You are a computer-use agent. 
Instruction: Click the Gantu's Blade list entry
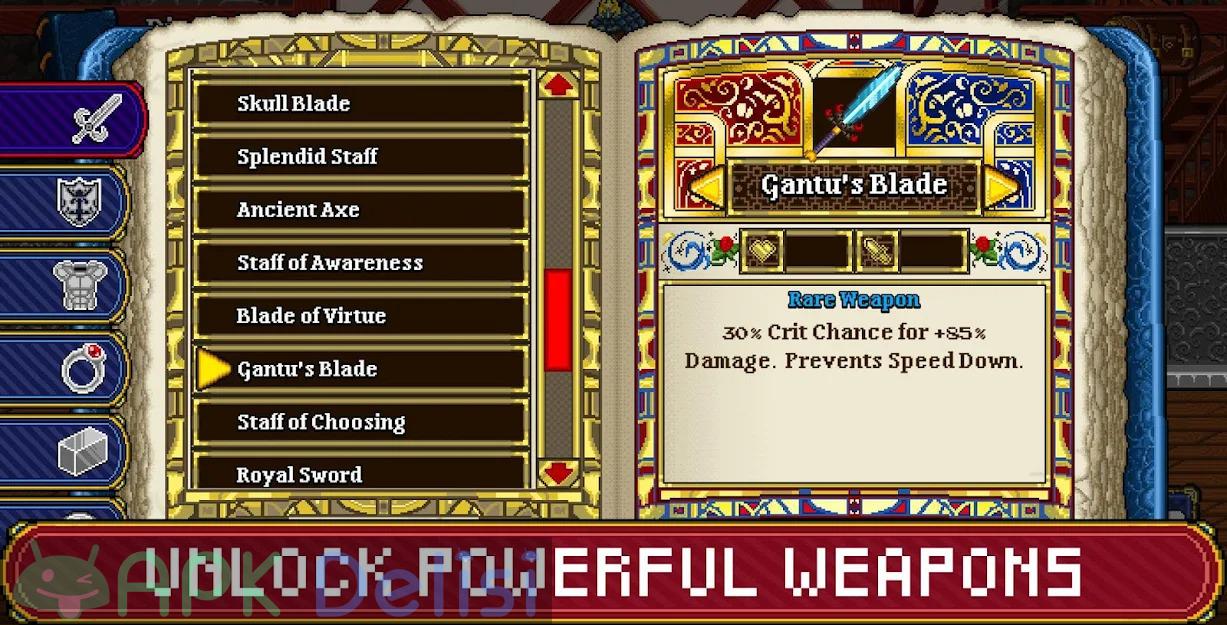(x=360, y=369)
